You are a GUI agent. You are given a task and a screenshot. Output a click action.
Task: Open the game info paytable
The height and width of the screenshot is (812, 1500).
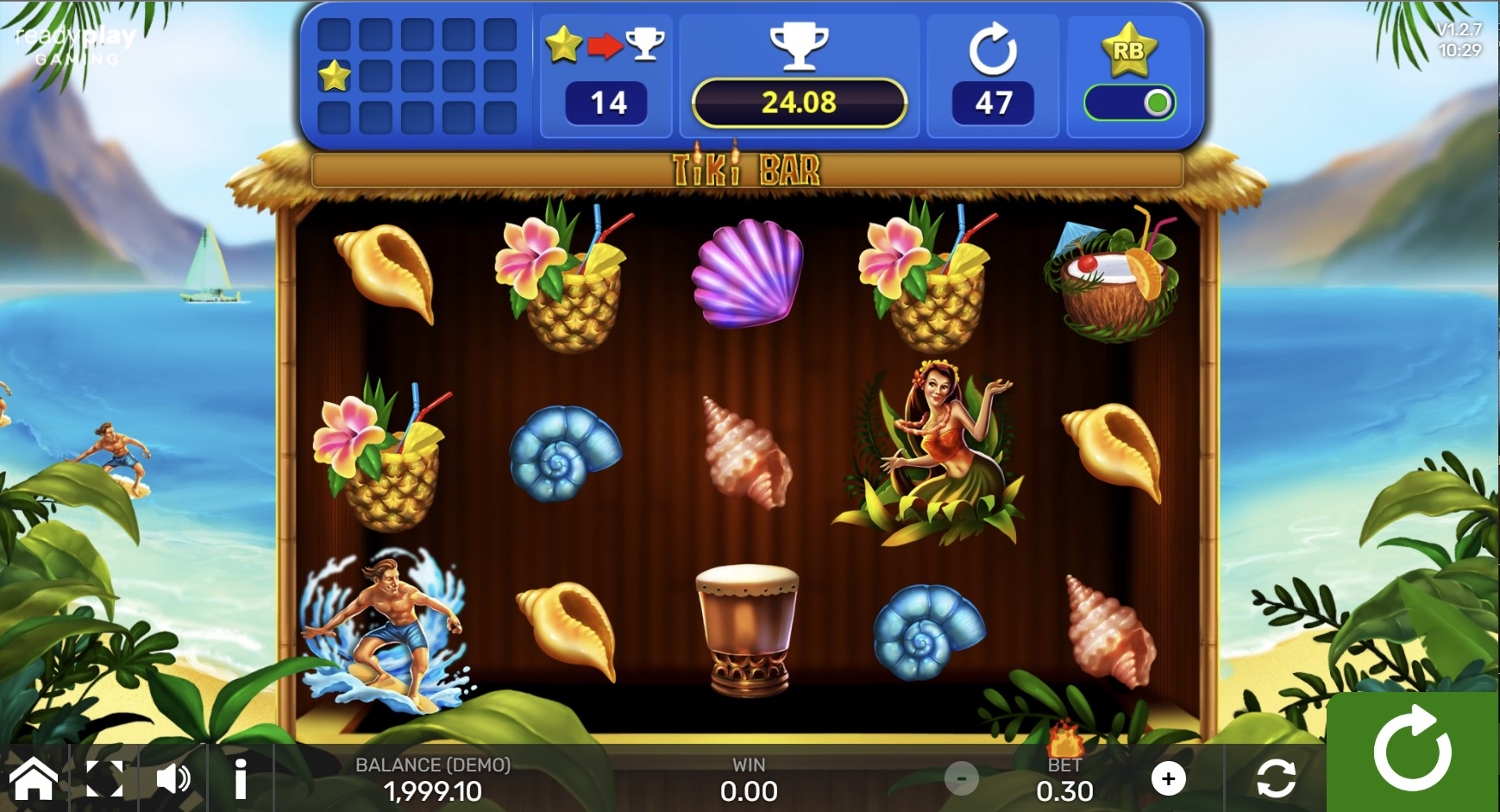click(240, 778)
